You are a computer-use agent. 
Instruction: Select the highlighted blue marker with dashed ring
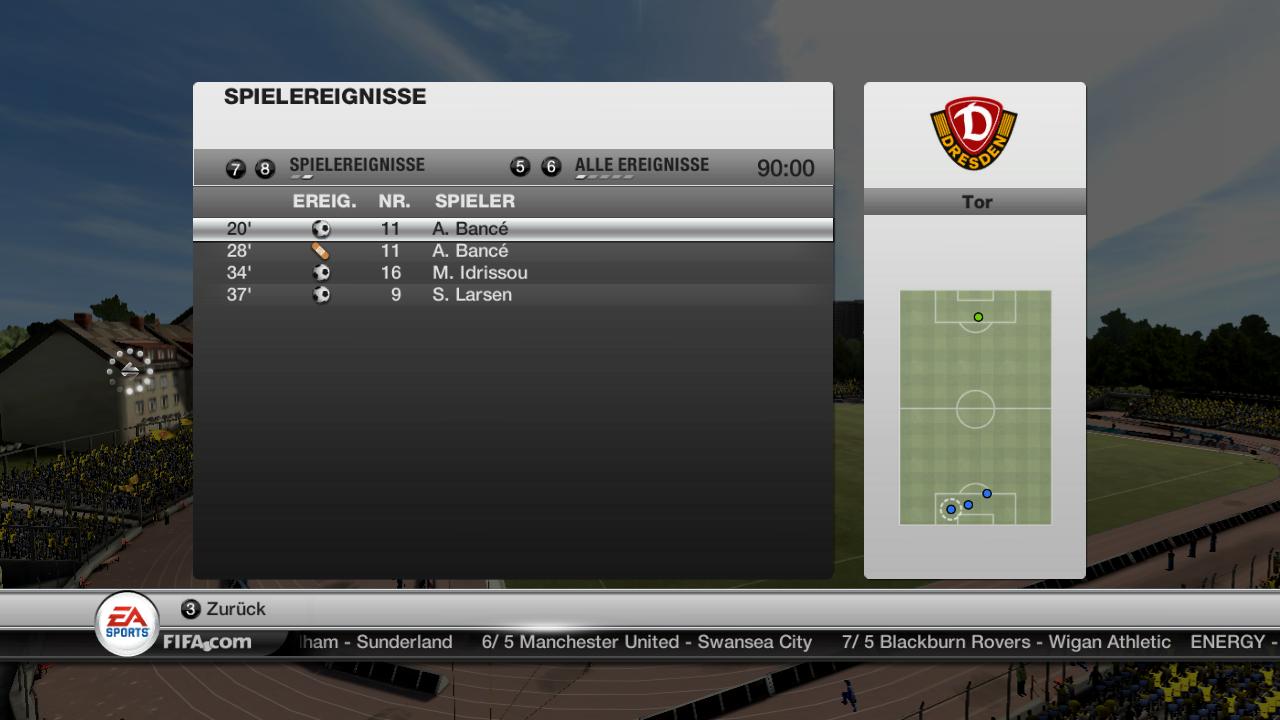pos(951,510)
